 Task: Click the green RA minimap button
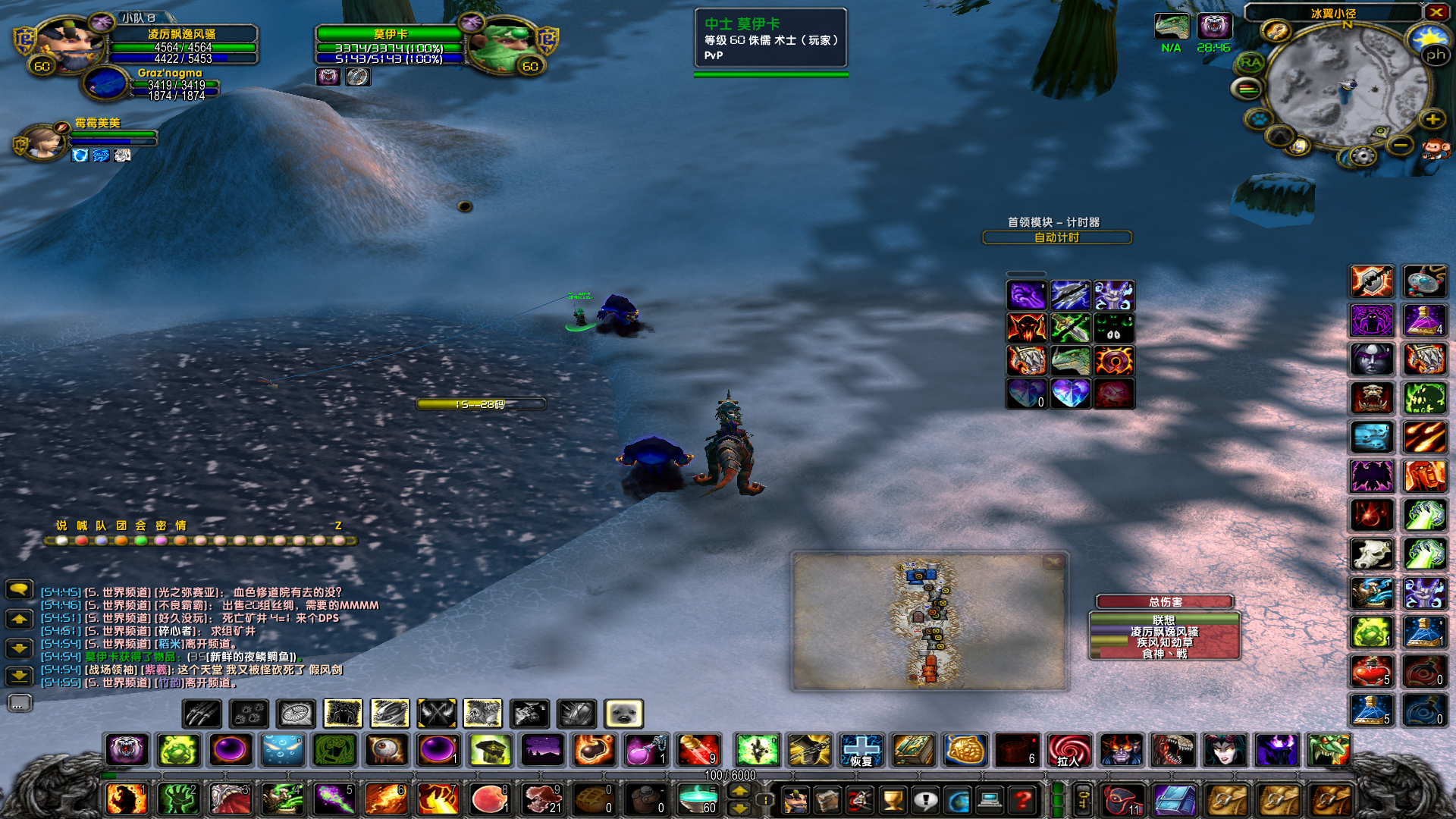pos(1250,63)
